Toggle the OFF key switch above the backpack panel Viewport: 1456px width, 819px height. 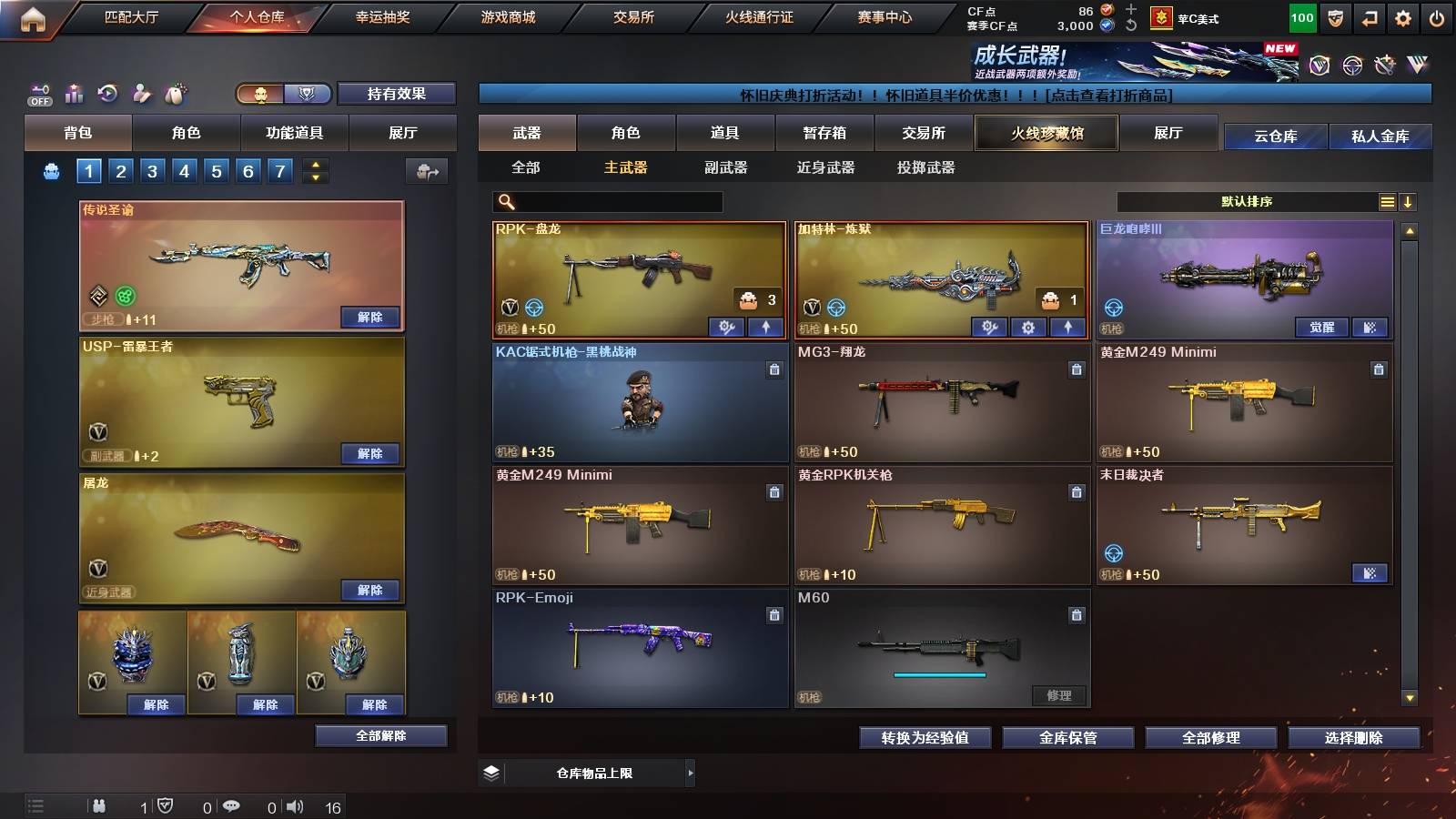point(38,94)
